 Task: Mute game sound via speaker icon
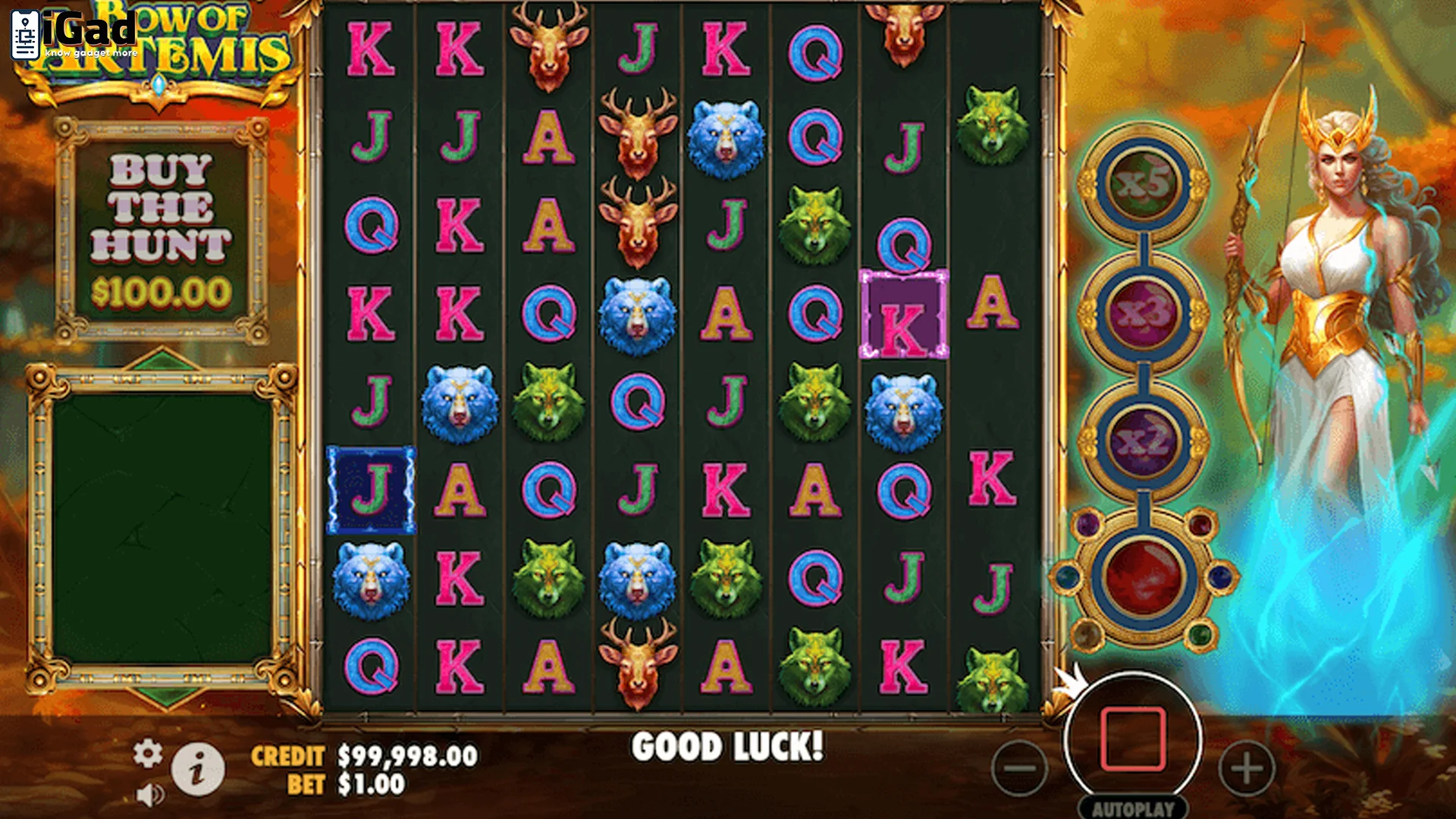pos(151,795)
